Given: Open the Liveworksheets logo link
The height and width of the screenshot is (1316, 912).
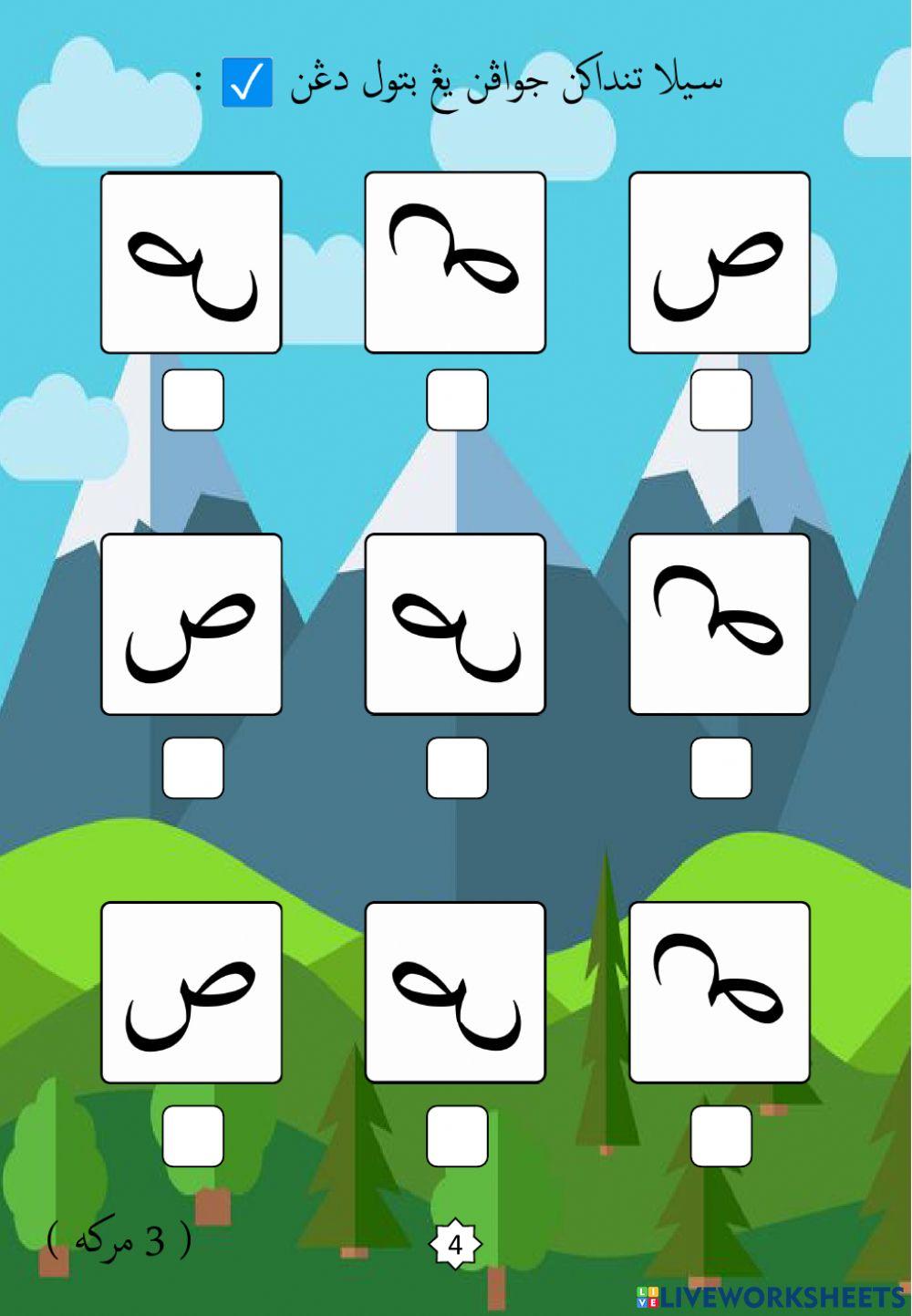Looking at the screenshot, I should (771, 1297).
